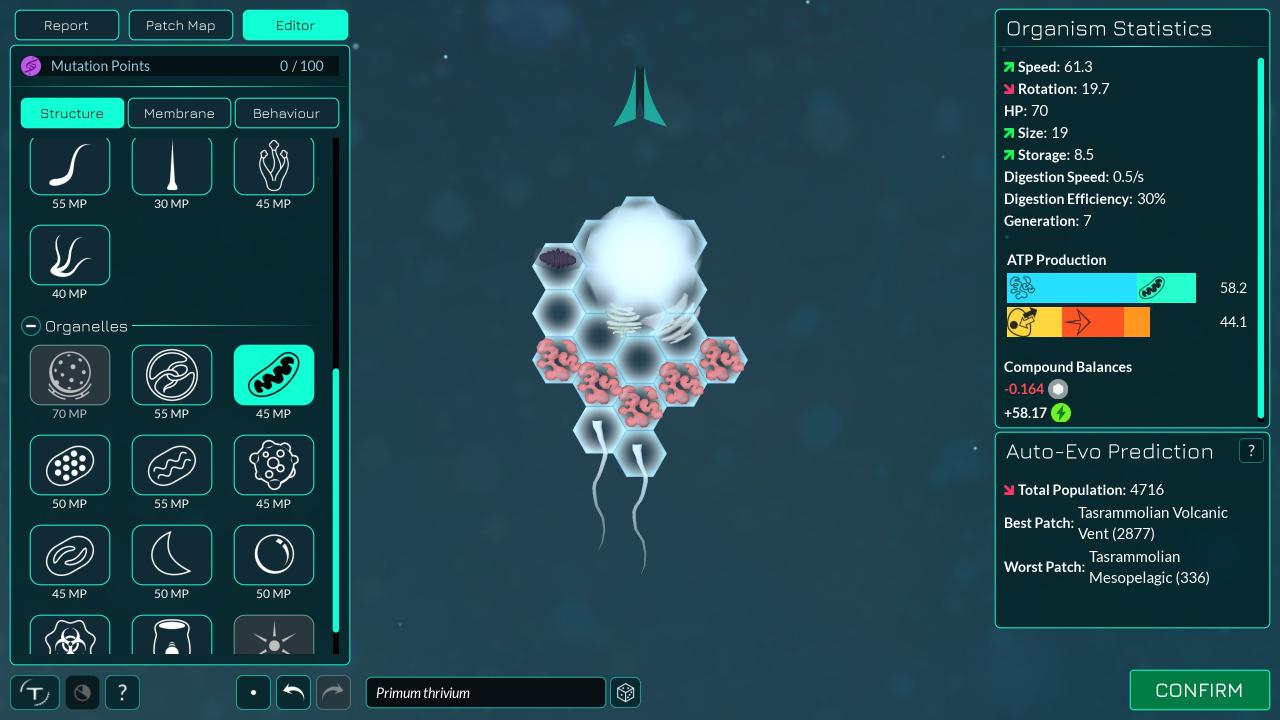The height and width of the screenshot is (720, 1280).
Task: Undo the last editor action
Action: tap(293, 692)
